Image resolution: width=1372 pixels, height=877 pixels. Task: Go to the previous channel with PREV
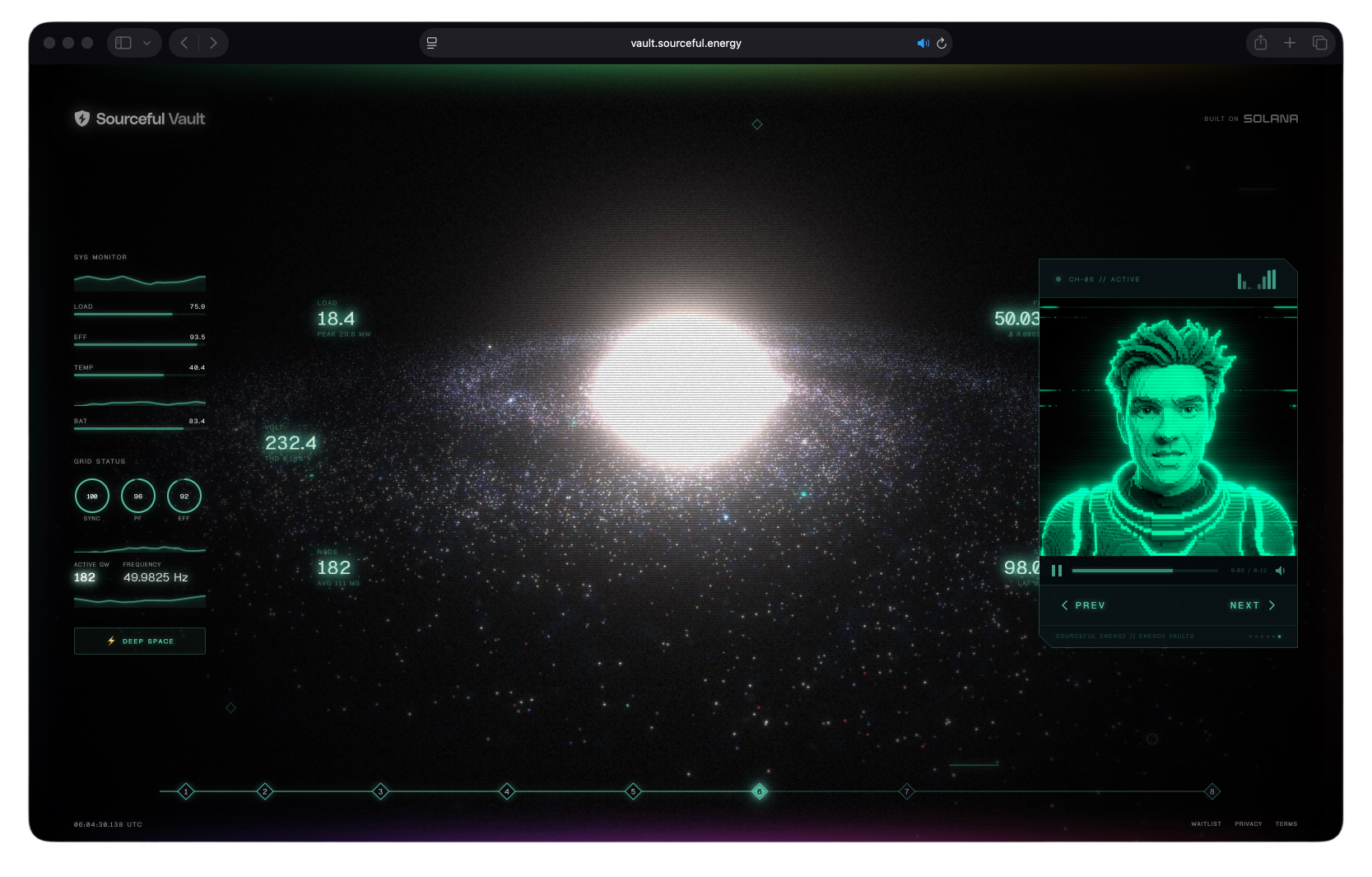tap(1083, 605)
